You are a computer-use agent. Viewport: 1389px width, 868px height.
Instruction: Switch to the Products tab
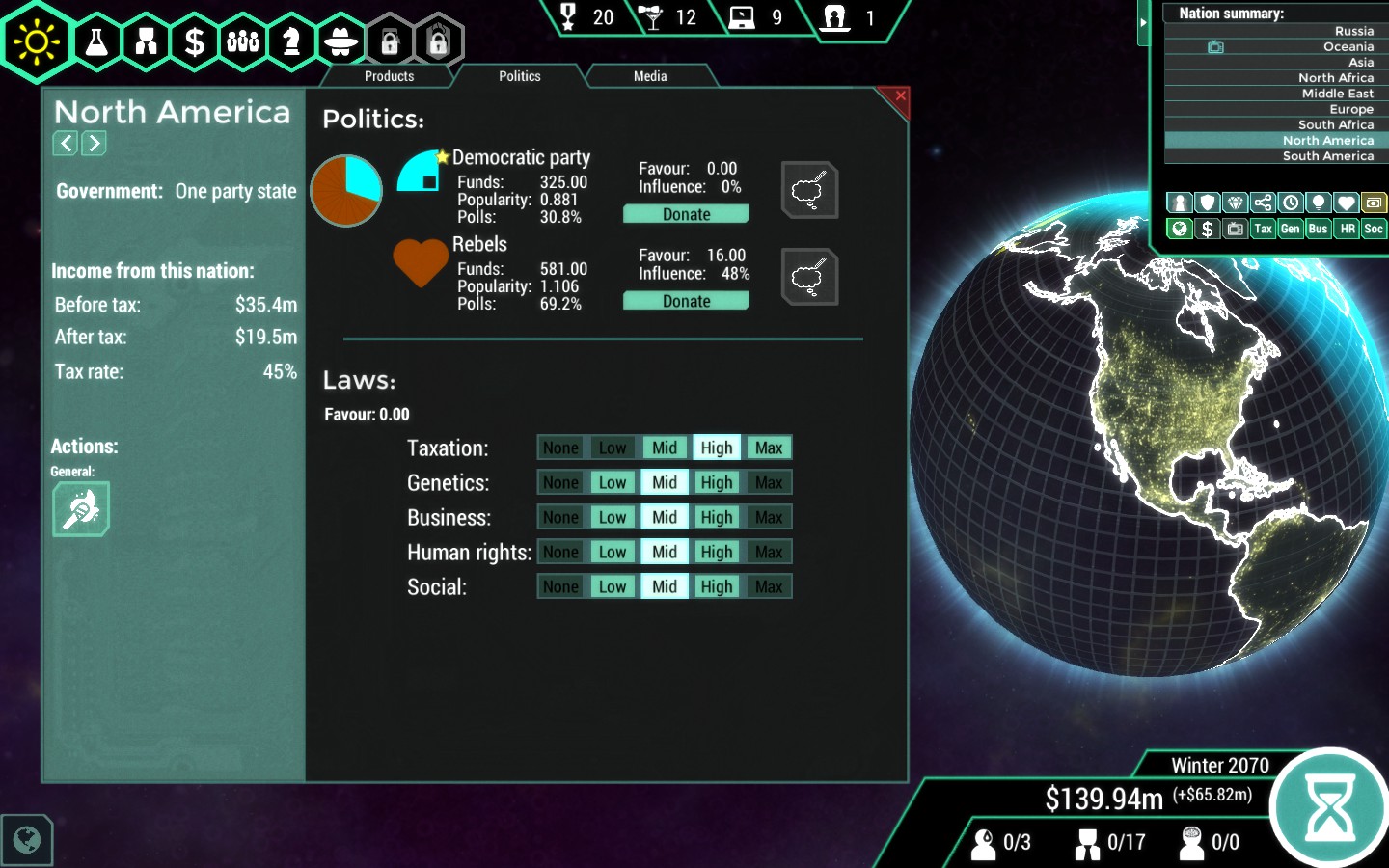coord(389,76)
